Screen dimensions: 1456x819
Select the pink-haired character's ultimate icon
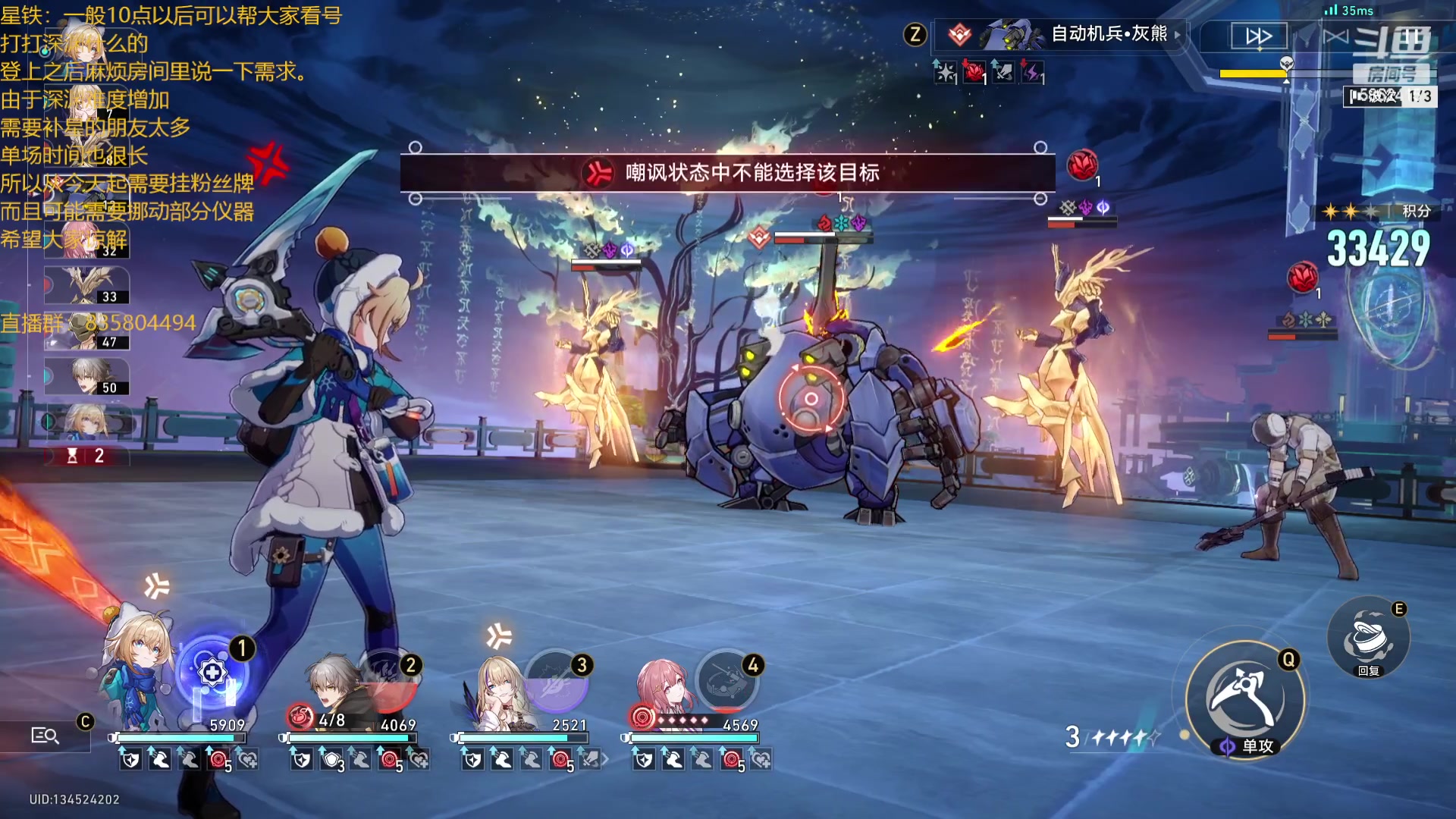pos(727,681)
